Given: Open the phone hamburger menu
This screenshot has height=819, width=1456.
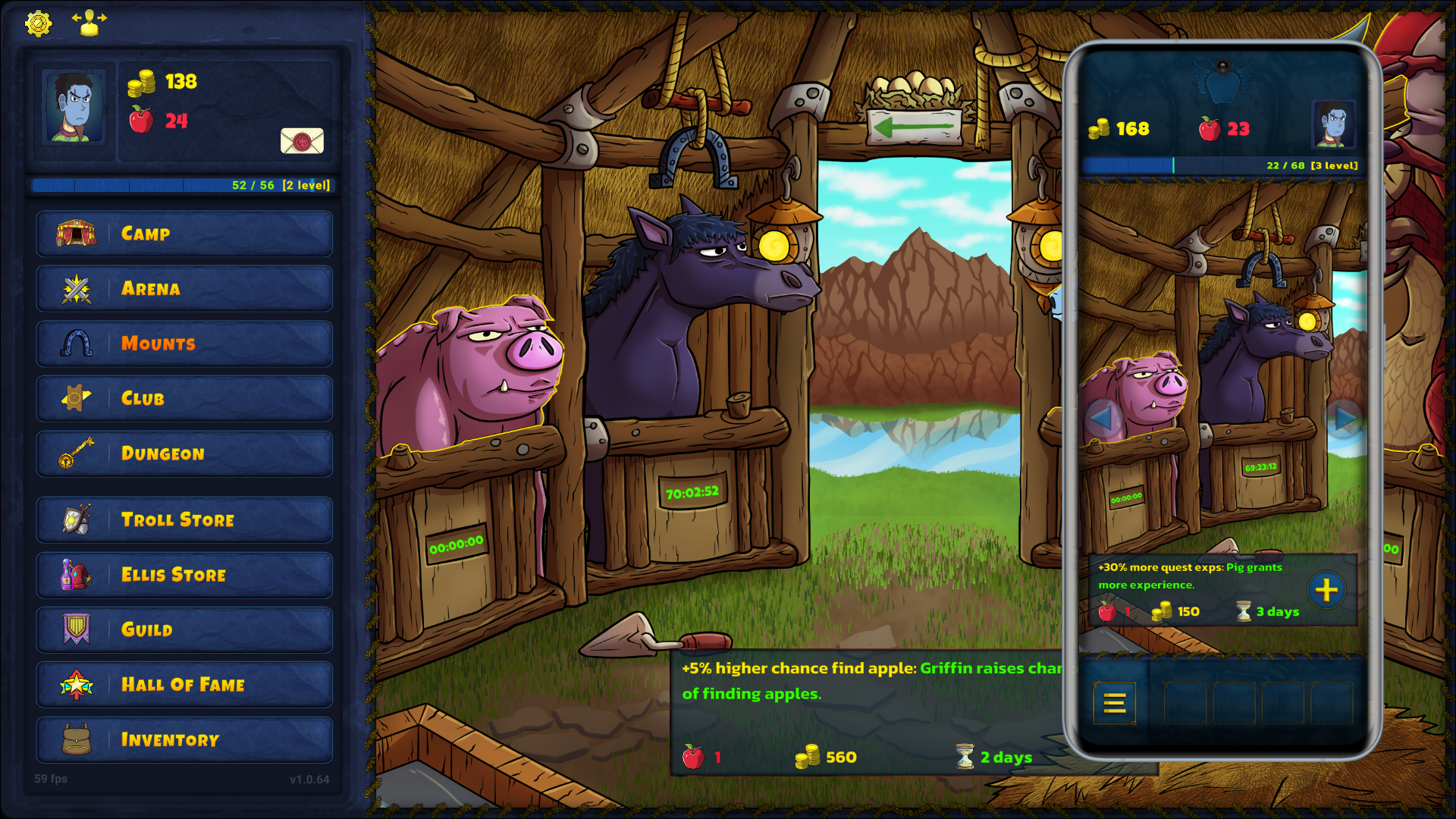Looking at the screenshot, I should (x=1114, y=704).
